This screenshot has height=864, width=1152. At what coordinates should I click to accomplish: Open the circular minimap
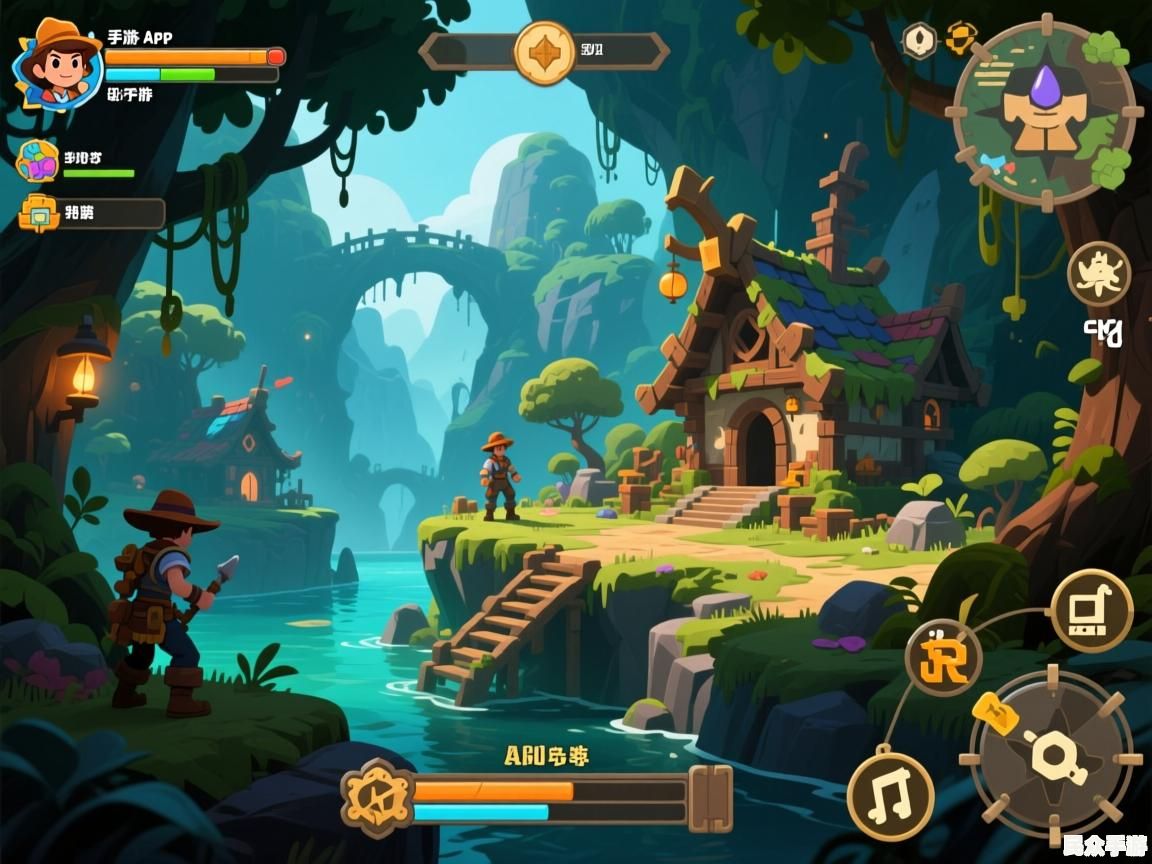pos(1044,111)
